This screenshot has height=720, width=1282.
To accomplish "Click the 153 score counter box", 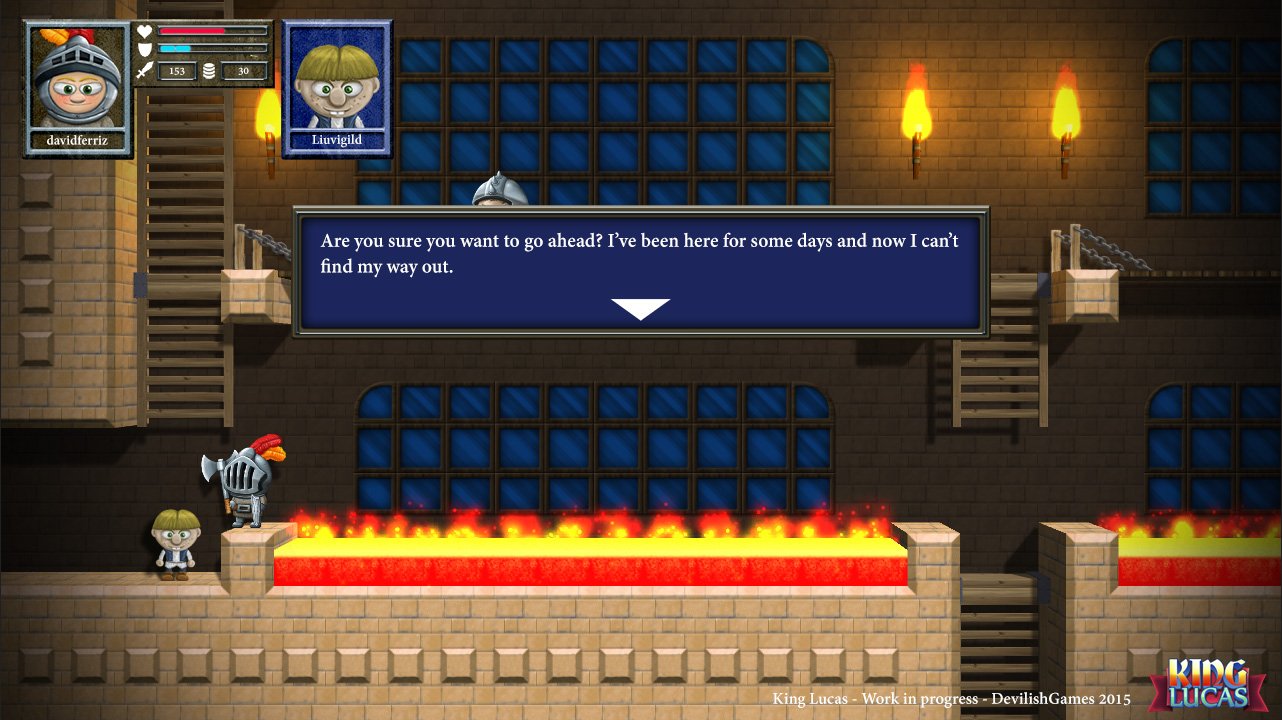I will pos(177,70).
